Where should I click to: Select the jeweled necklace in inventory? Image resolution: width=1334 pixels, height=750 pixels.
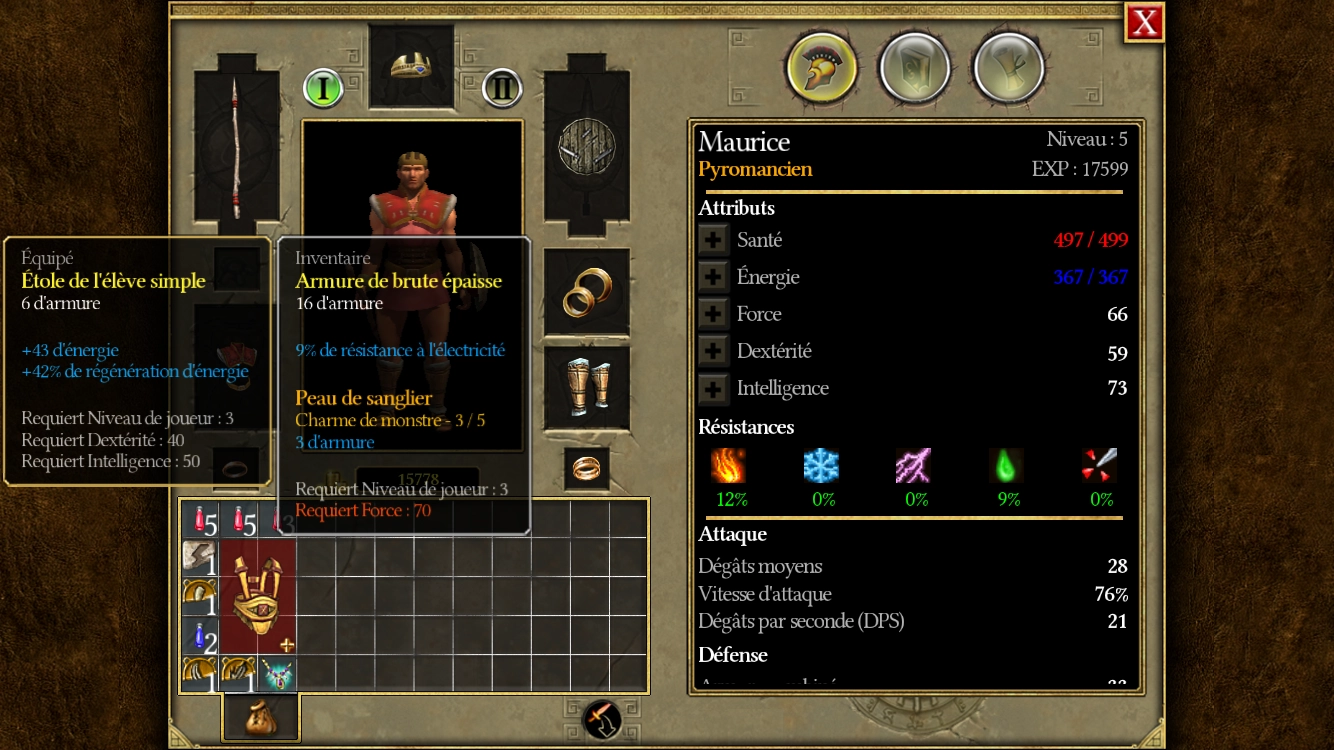[x=277, y=674]
